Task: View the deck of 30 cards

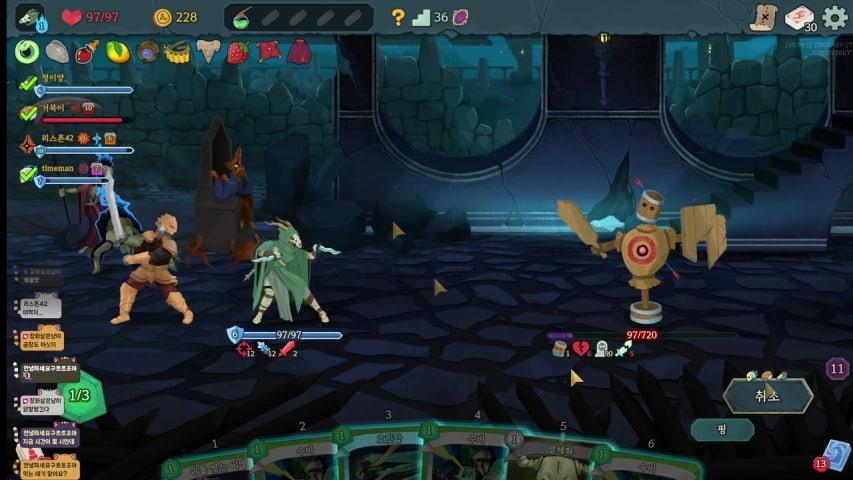Action: pos(799,18)
